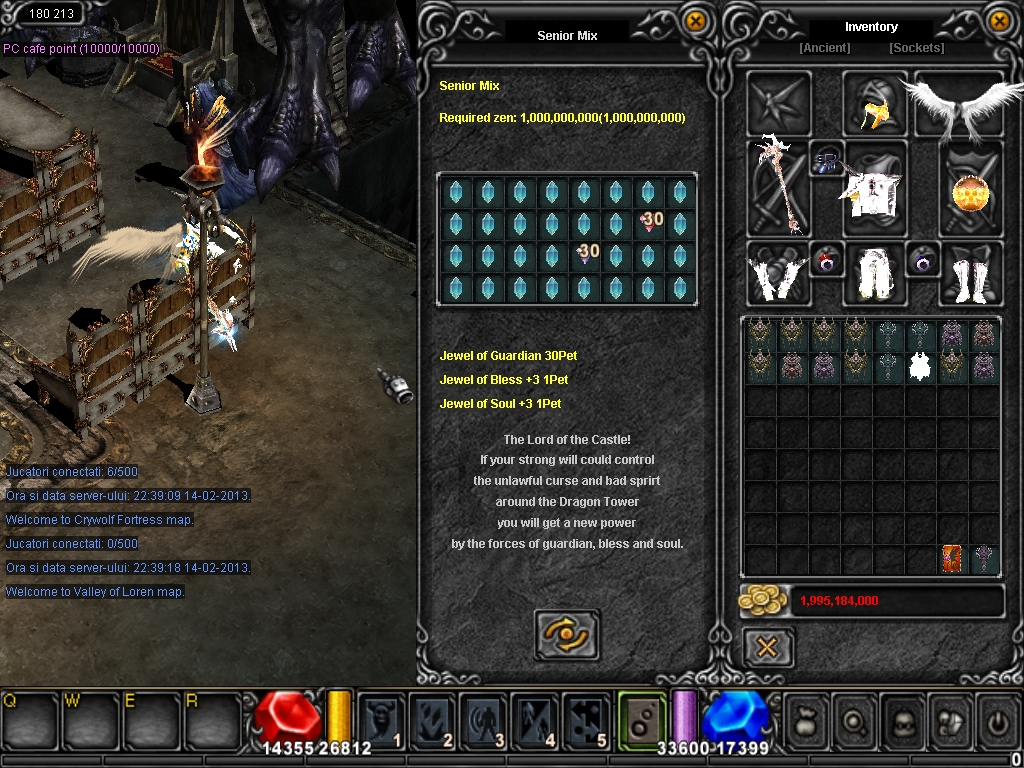This screenshot has width=1024, height=768.
Task: Close the Inventory panel
Action: [x=998, y=21]
